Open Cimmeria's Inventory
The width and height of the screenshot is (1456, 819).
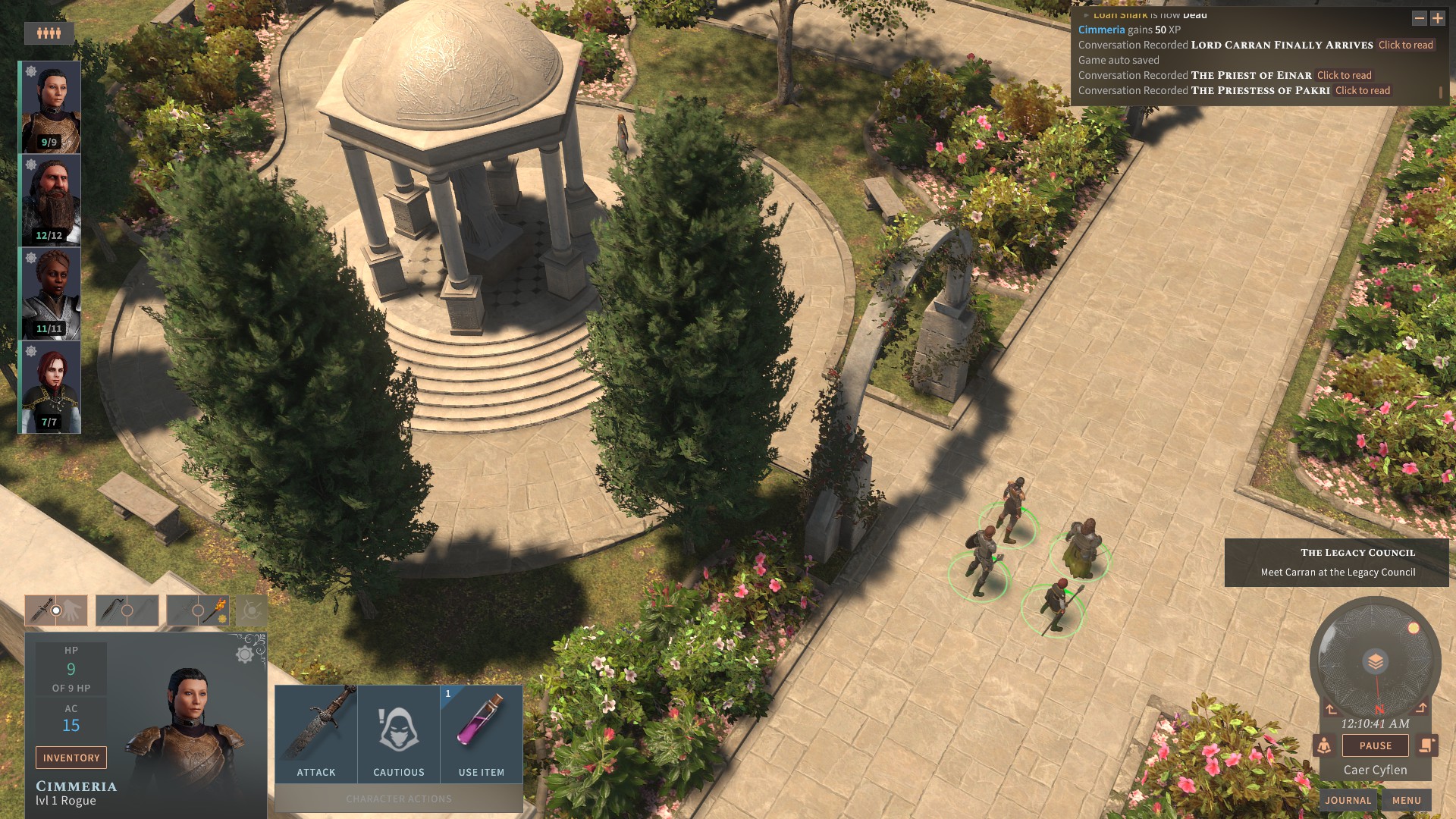pyautogui.click(x=71, y=758)
